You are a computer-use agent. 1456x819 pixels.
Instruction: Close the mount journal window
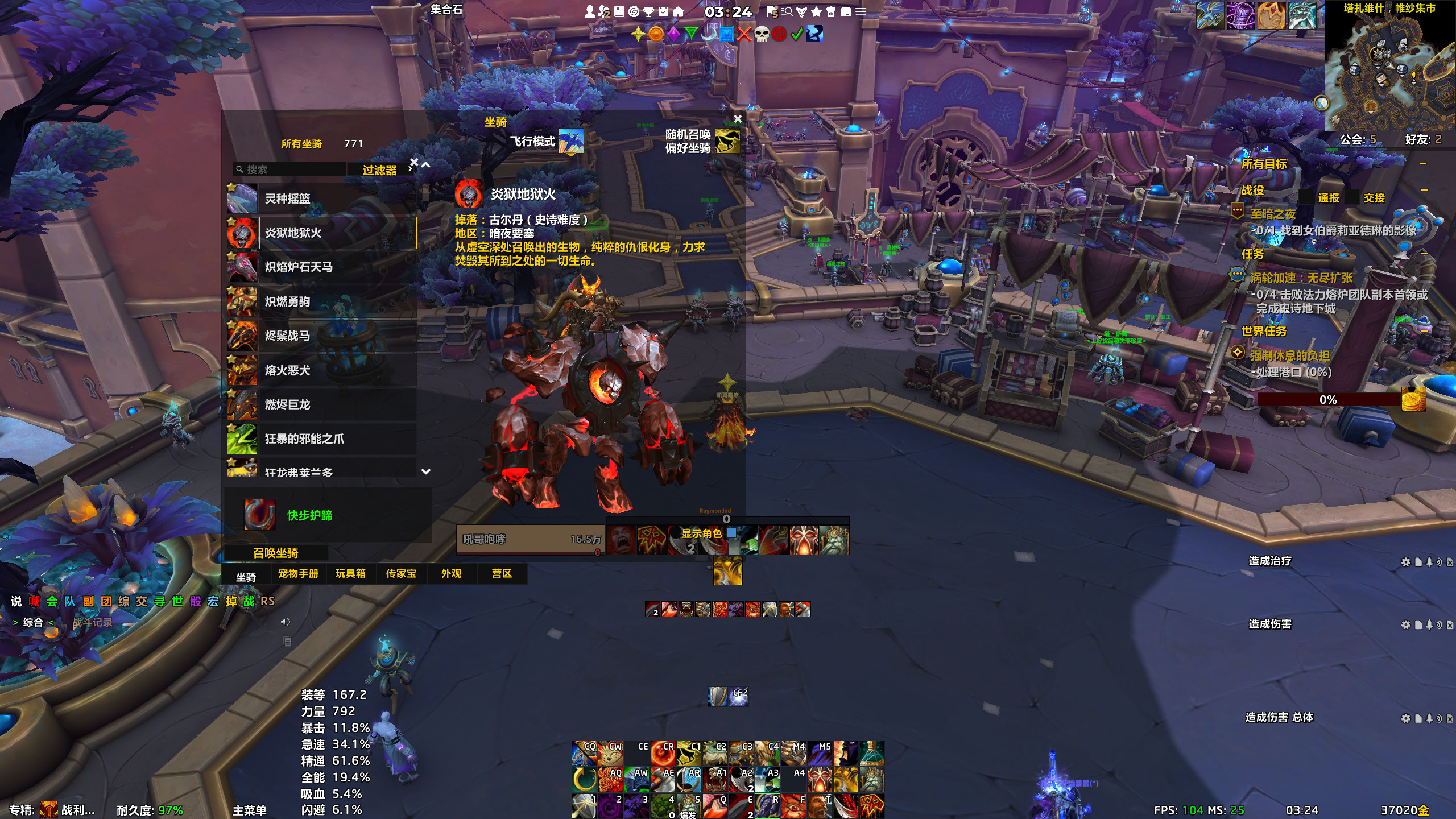(x=738, y=119)
